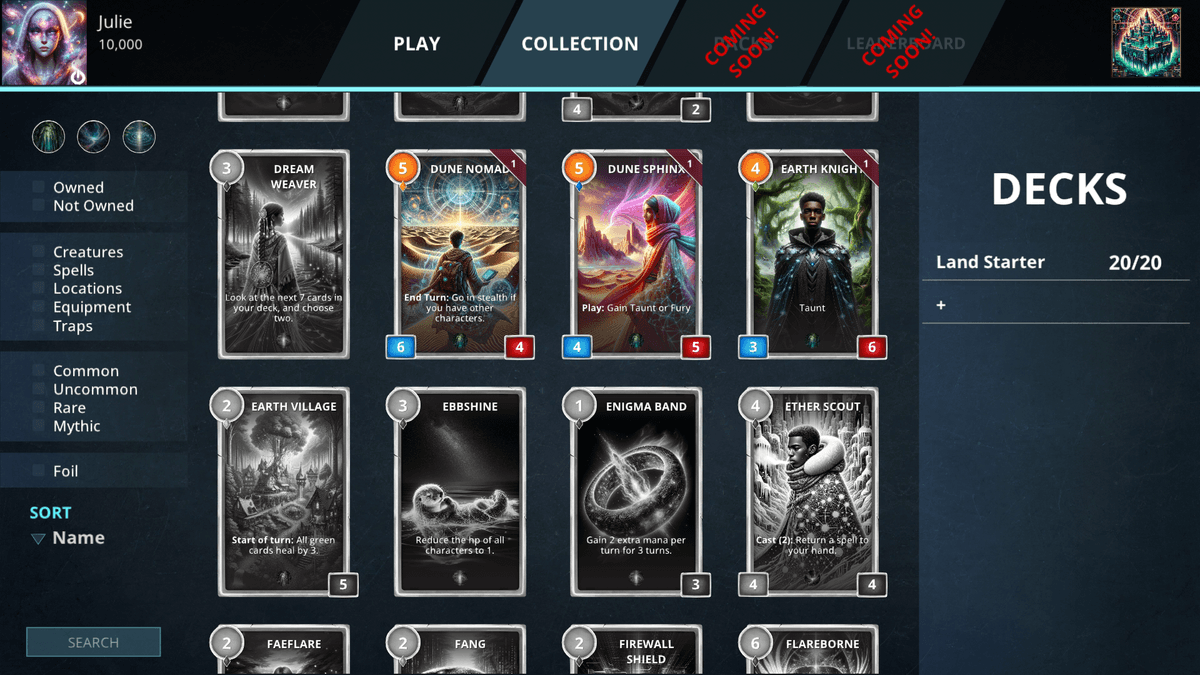Add a new deck with plus button
1200x675 pixels.
coord(941,305)
